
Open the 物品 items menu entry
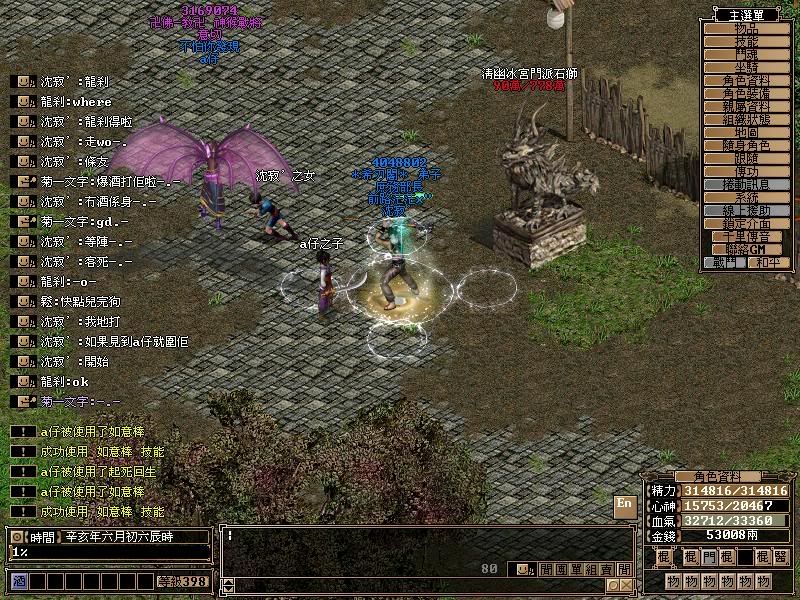point(746,29)
